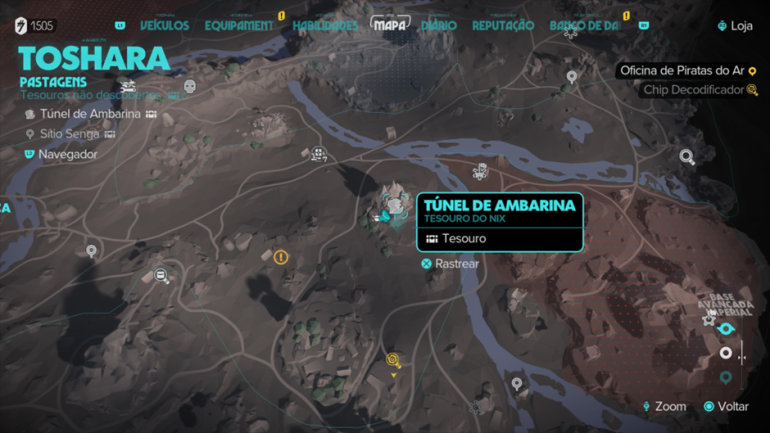Screen dimensions: 770x433
Task: Select the yellow exclamation map marker
Action: pos(281,257)
